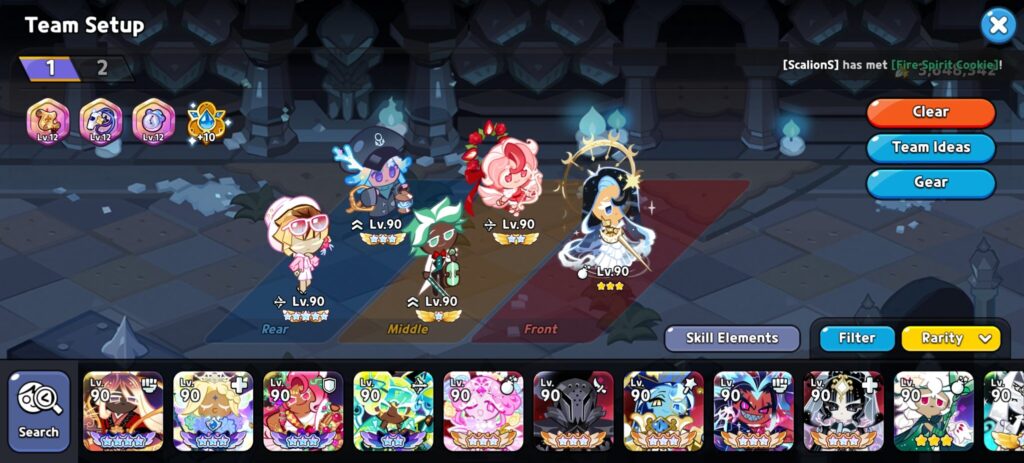Image resolution: width=1024 pixels, height=463 pixels.
Task: Select team slot 1 tab
Action: [x=50, y=69]
